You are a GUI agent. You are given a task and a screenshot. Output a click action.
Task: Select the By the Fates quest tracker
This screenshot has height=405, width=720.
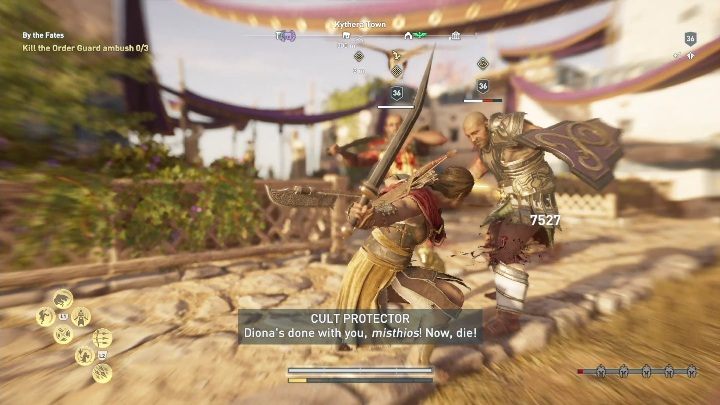tap(47, 35)
